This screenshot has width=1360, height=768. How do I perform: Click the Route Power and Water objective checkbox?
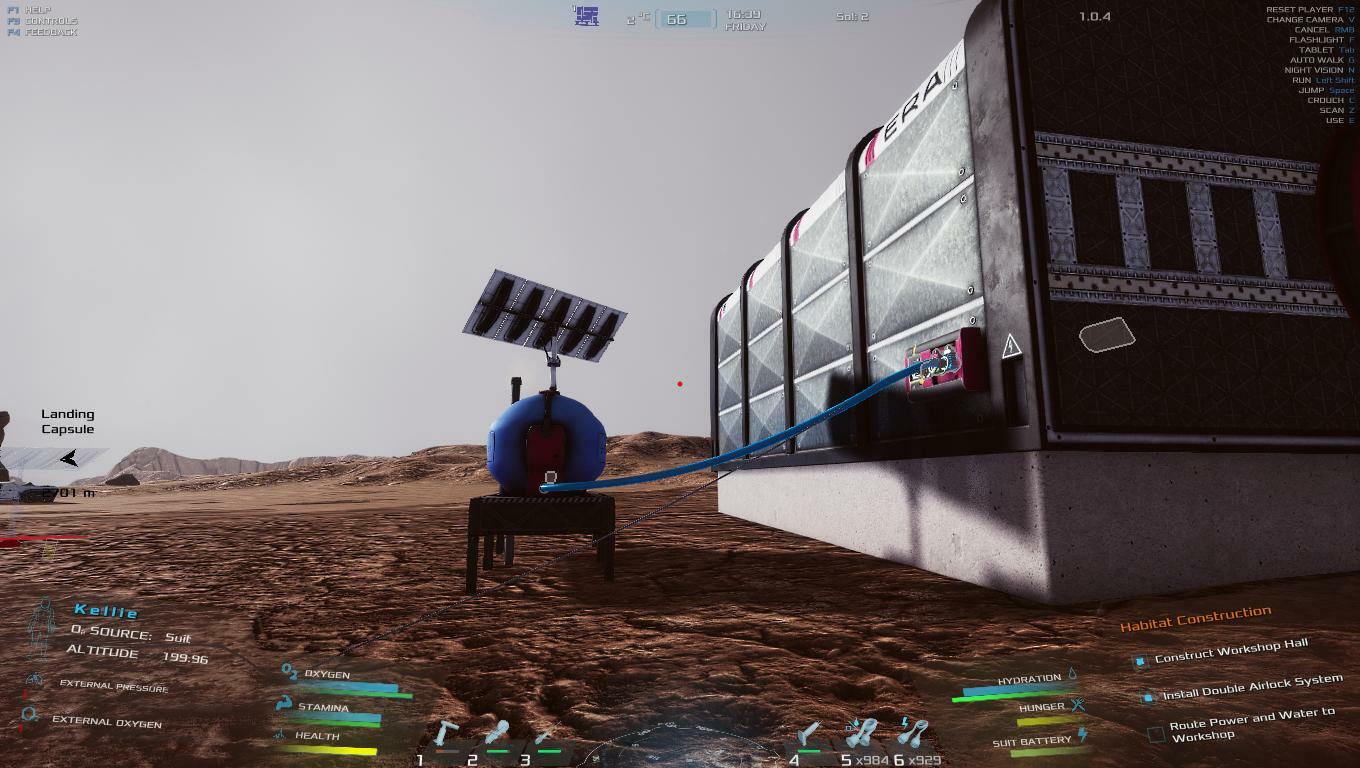[1156, 734]
